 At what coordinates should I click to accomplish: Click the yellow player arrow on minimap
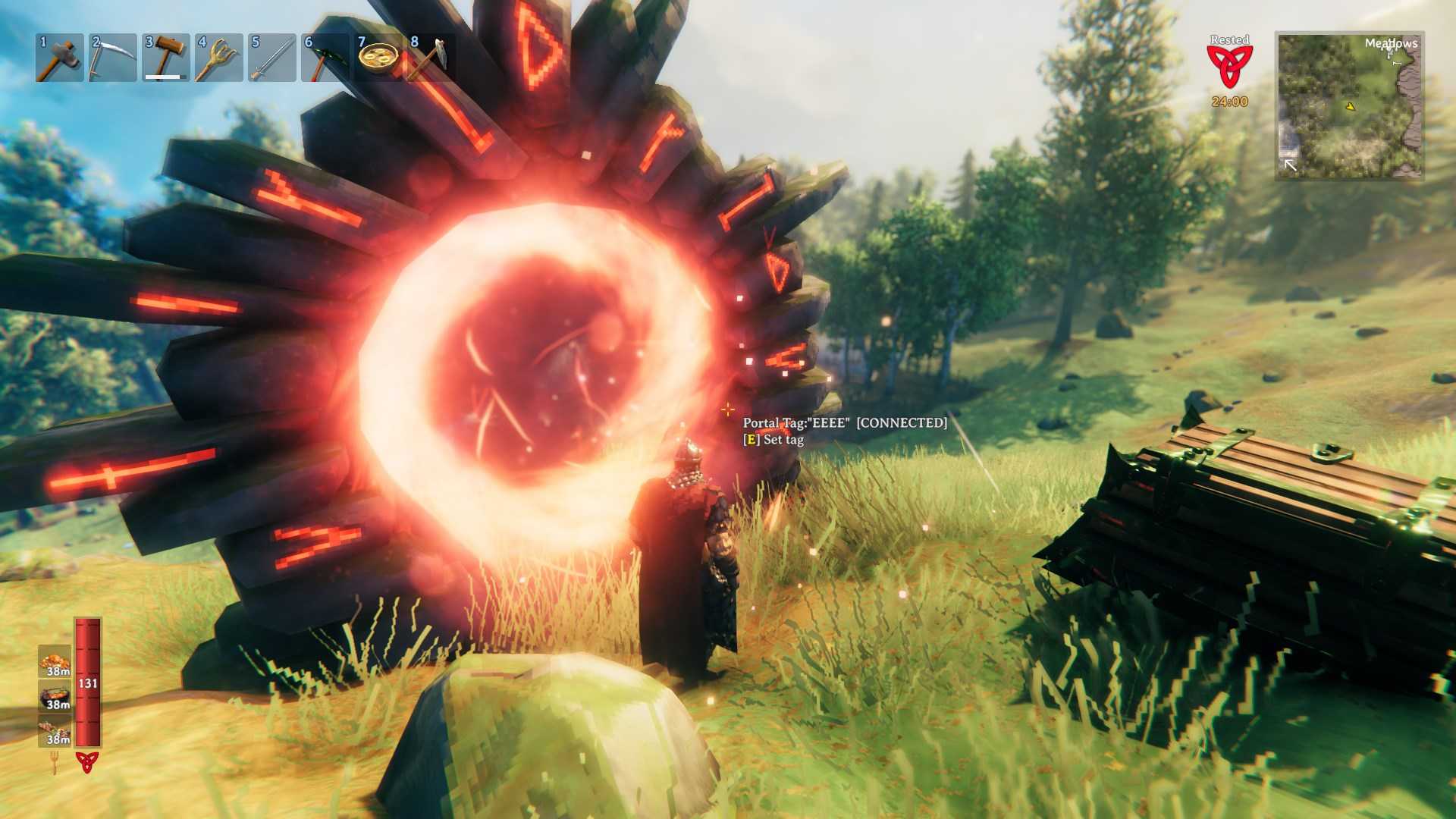point(1351,107)
